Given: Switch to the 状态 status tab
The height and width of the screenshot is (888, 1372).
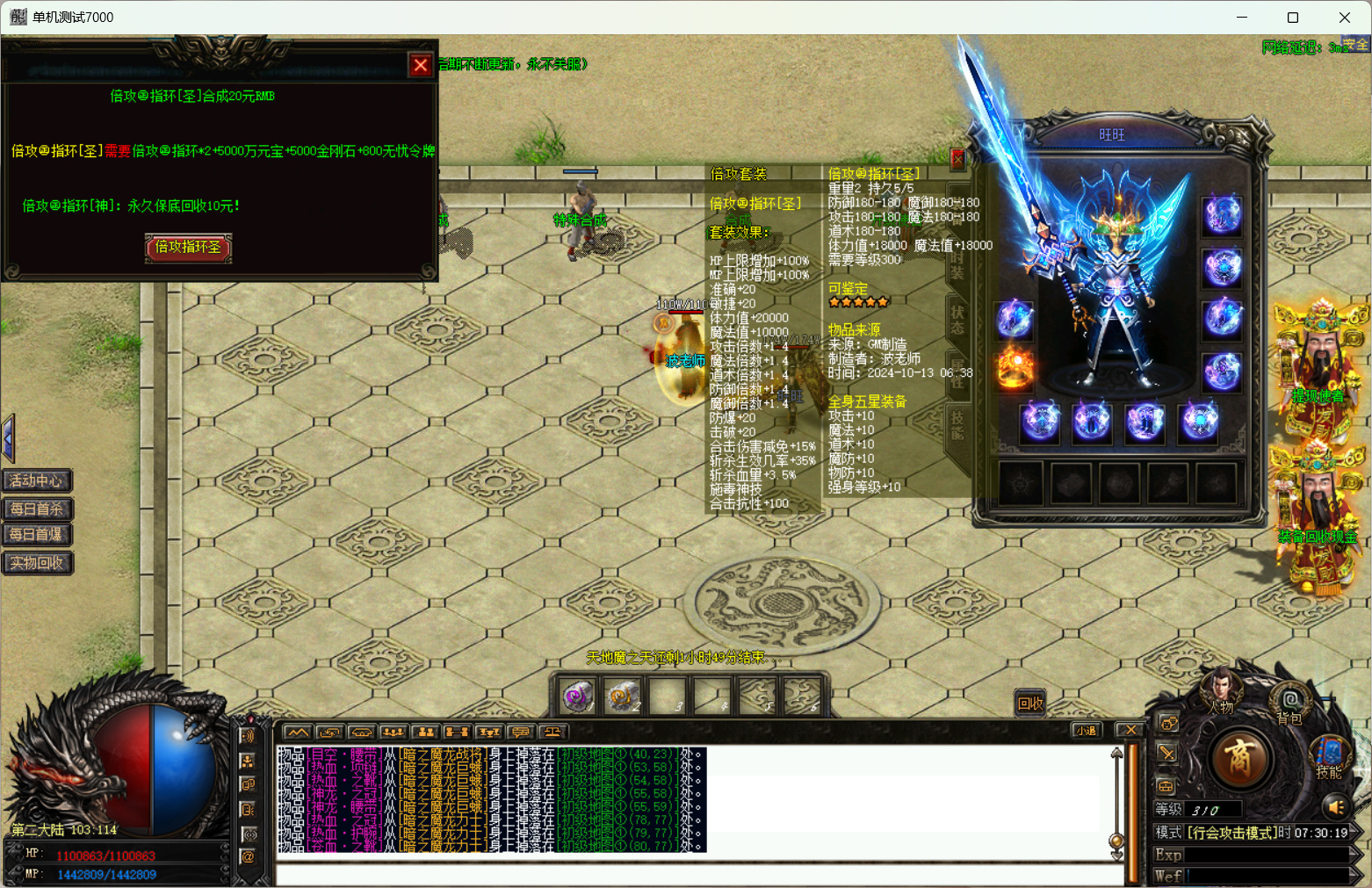Looking at the screenshot, I should [x=957, y=319].
